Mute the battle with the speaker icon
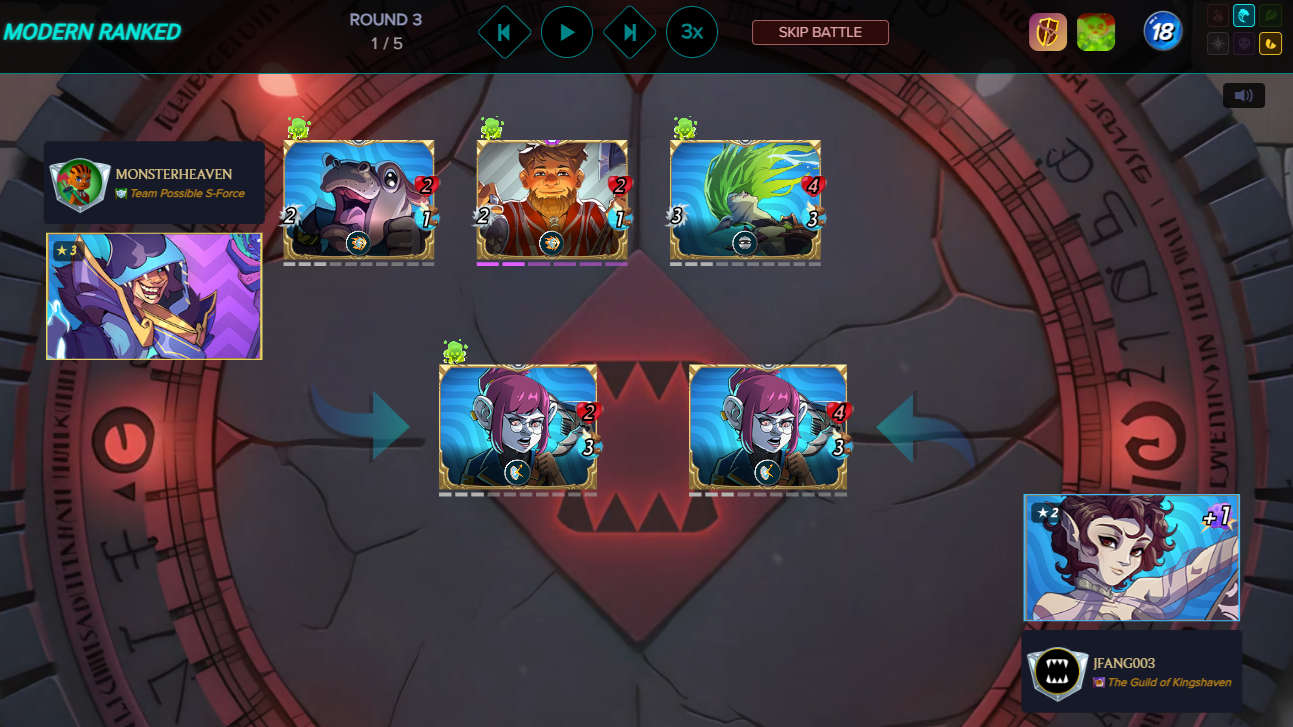The width and height of the screenshot is (1293, 727). pos(1243,95)
